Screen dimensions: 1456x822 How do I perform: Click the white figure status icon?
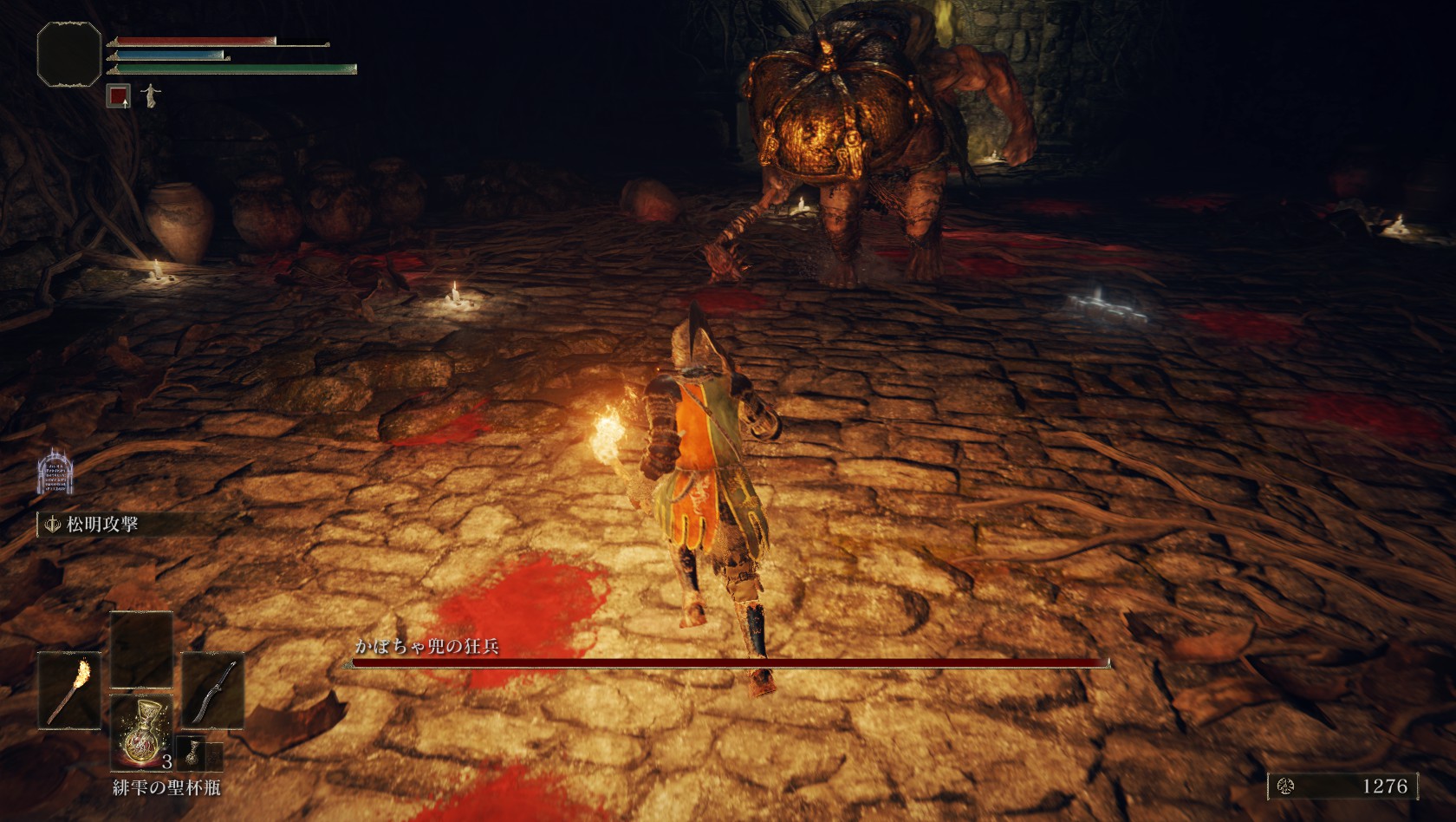coord(151,95)
